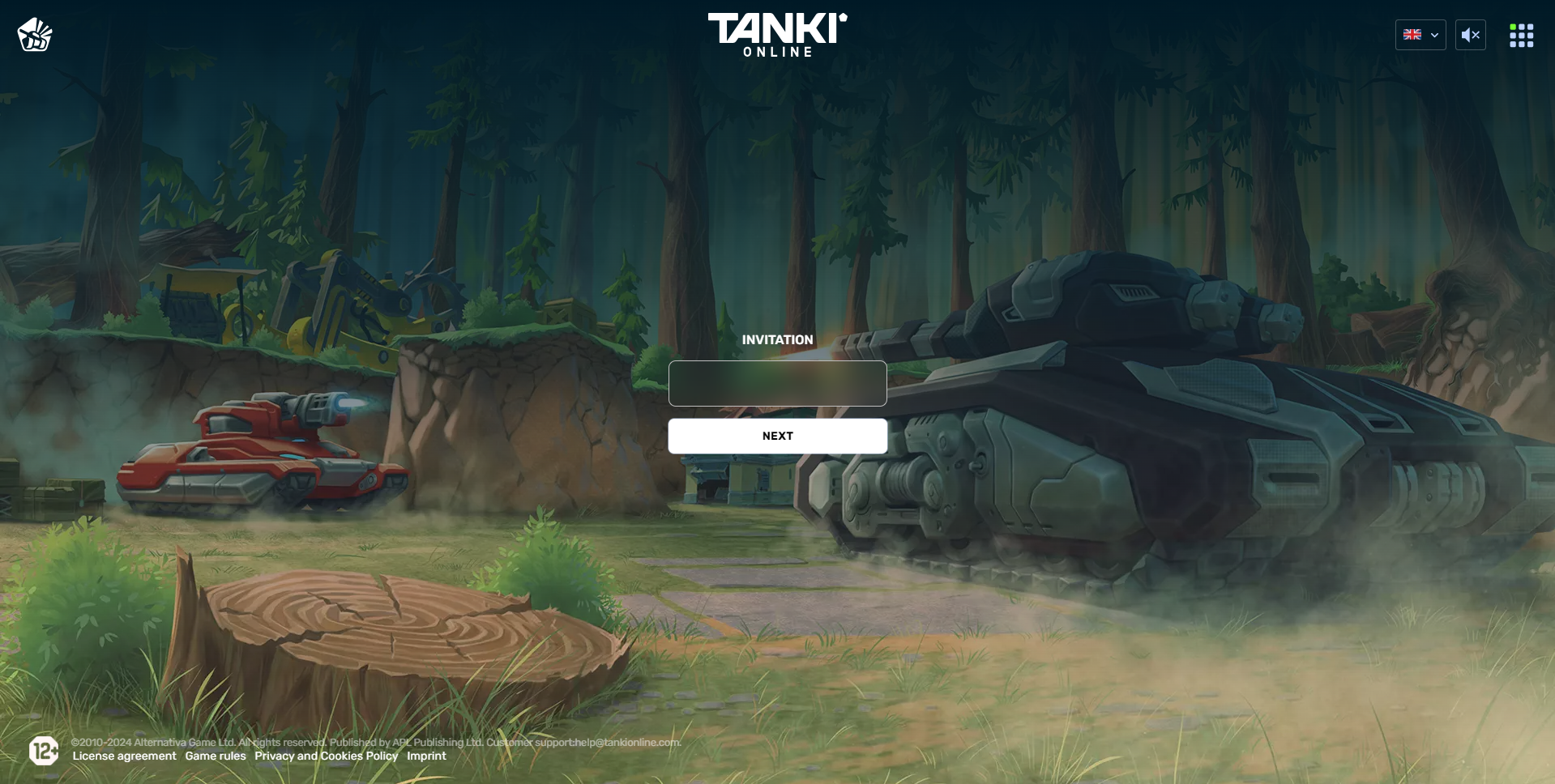Submit the invitation with the NEXT button
Image resolution: width=1555 pixels, height=784 pixels.
(x=777, y=436)
